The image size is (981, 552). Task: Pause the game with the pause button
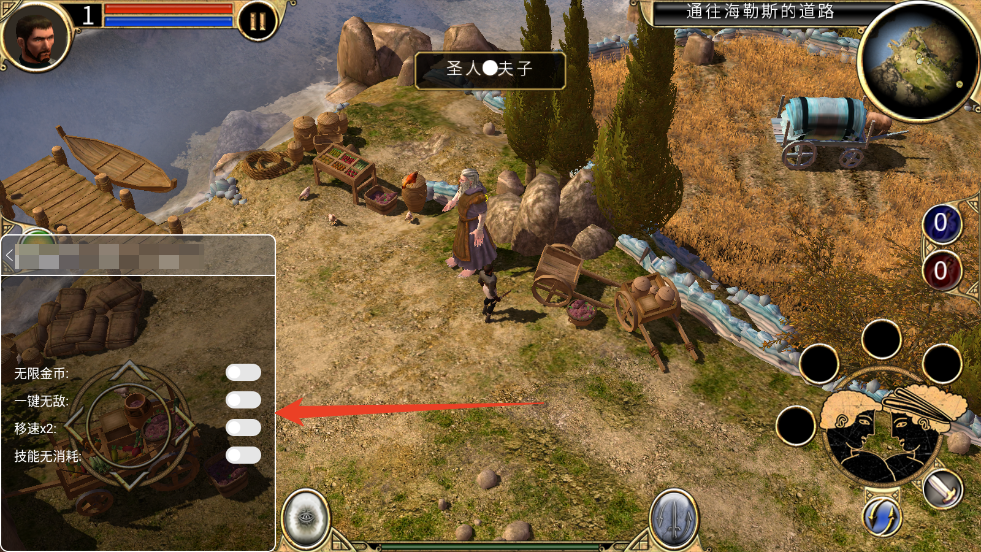[x=258, y=21]
